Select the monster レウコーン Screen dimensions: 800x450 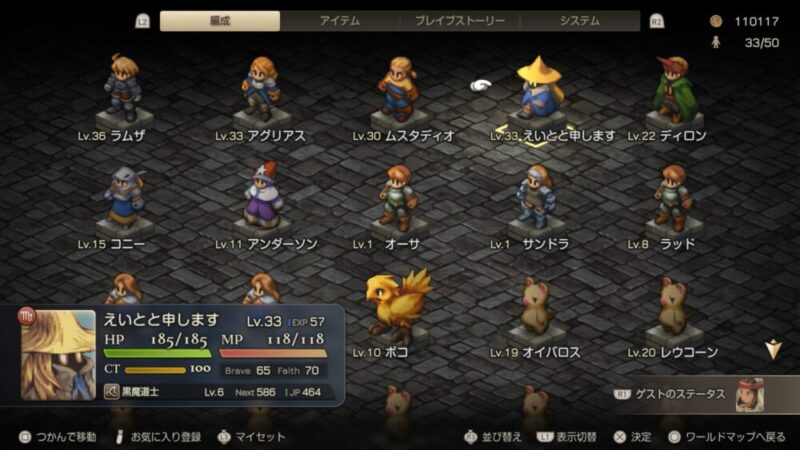[672, 308]
